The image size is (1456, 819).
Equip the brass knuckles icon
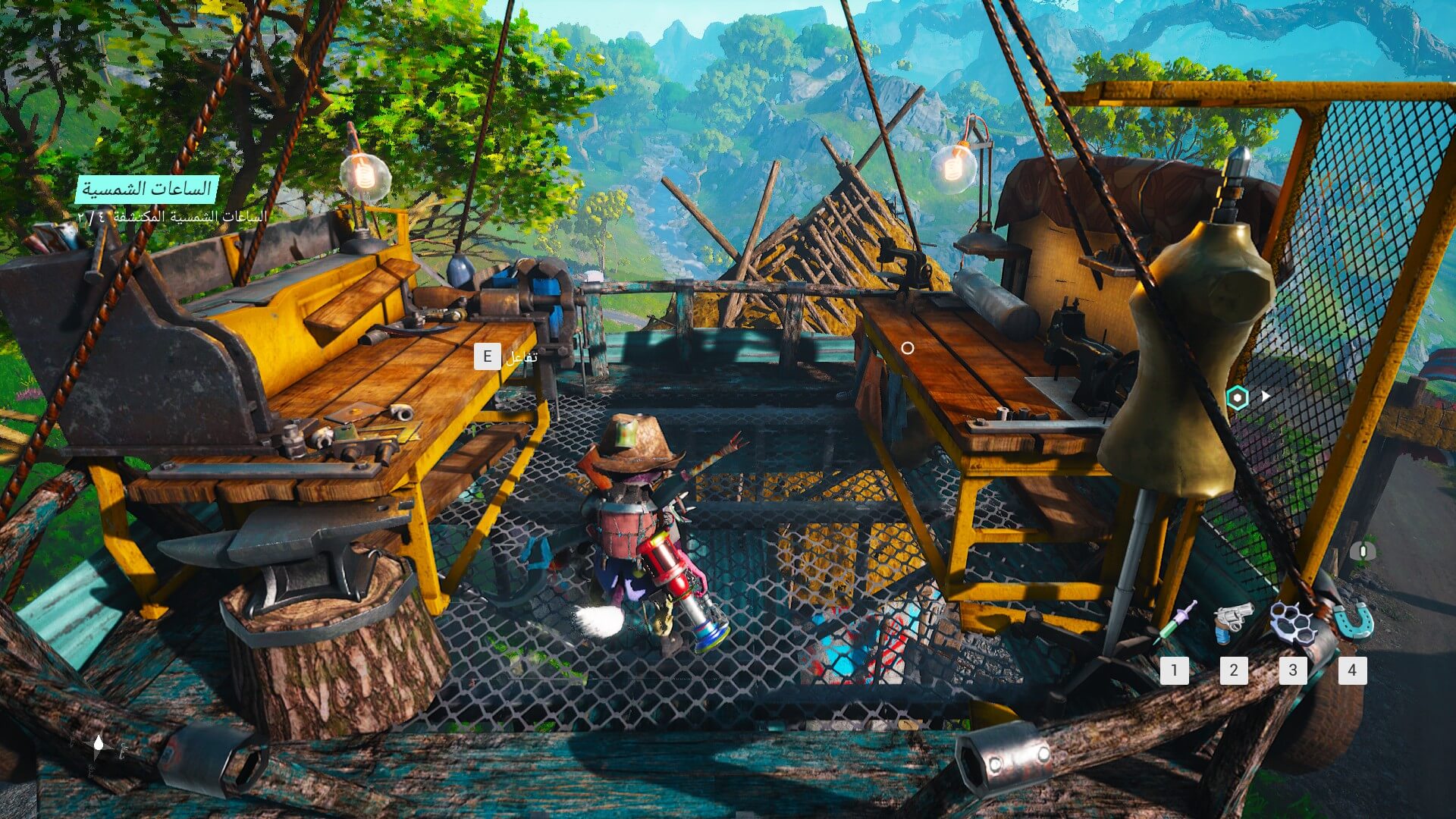pos(1292,623)
